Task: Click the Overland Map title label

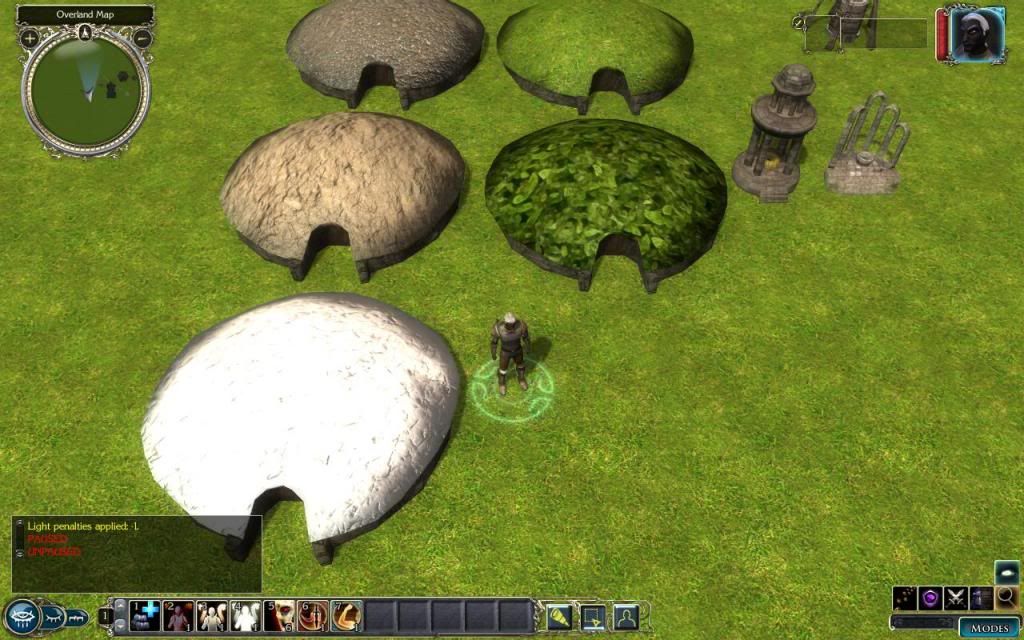Action: click(85, 15)
